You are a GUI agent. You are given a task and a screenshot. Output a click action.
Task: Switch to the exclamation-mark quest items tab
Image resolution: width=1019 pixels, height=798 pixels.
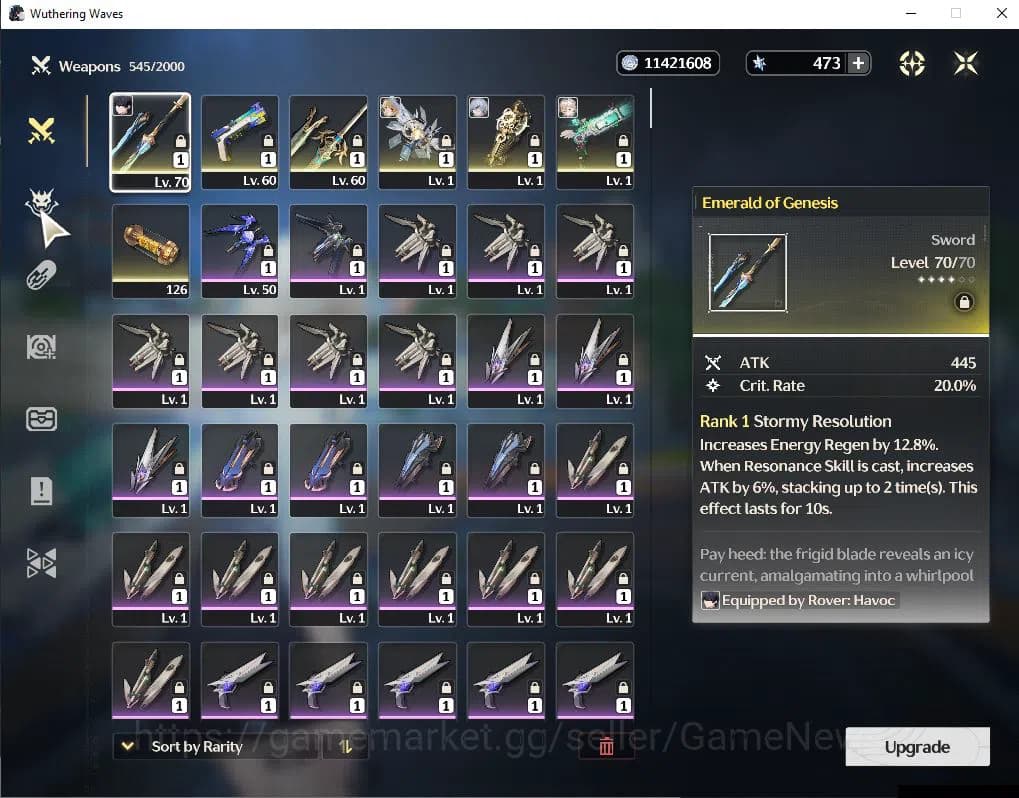point(41,491)
